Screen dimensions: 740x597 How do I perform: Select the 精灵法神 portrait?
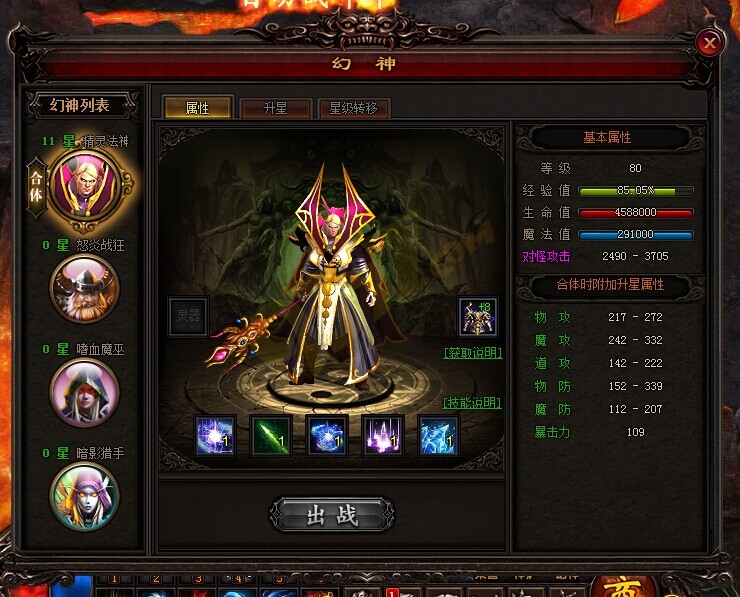pos(85,185)
